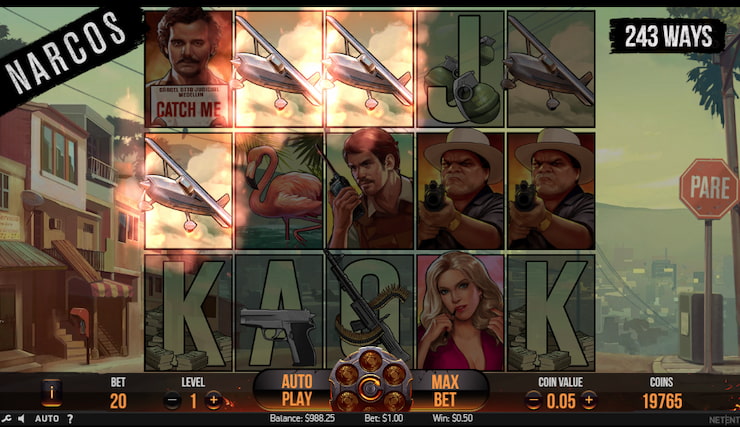Toggle sound with the speaker icon
Screen dimensions: 740x427
pyautogui.click(x=21, y=419)
